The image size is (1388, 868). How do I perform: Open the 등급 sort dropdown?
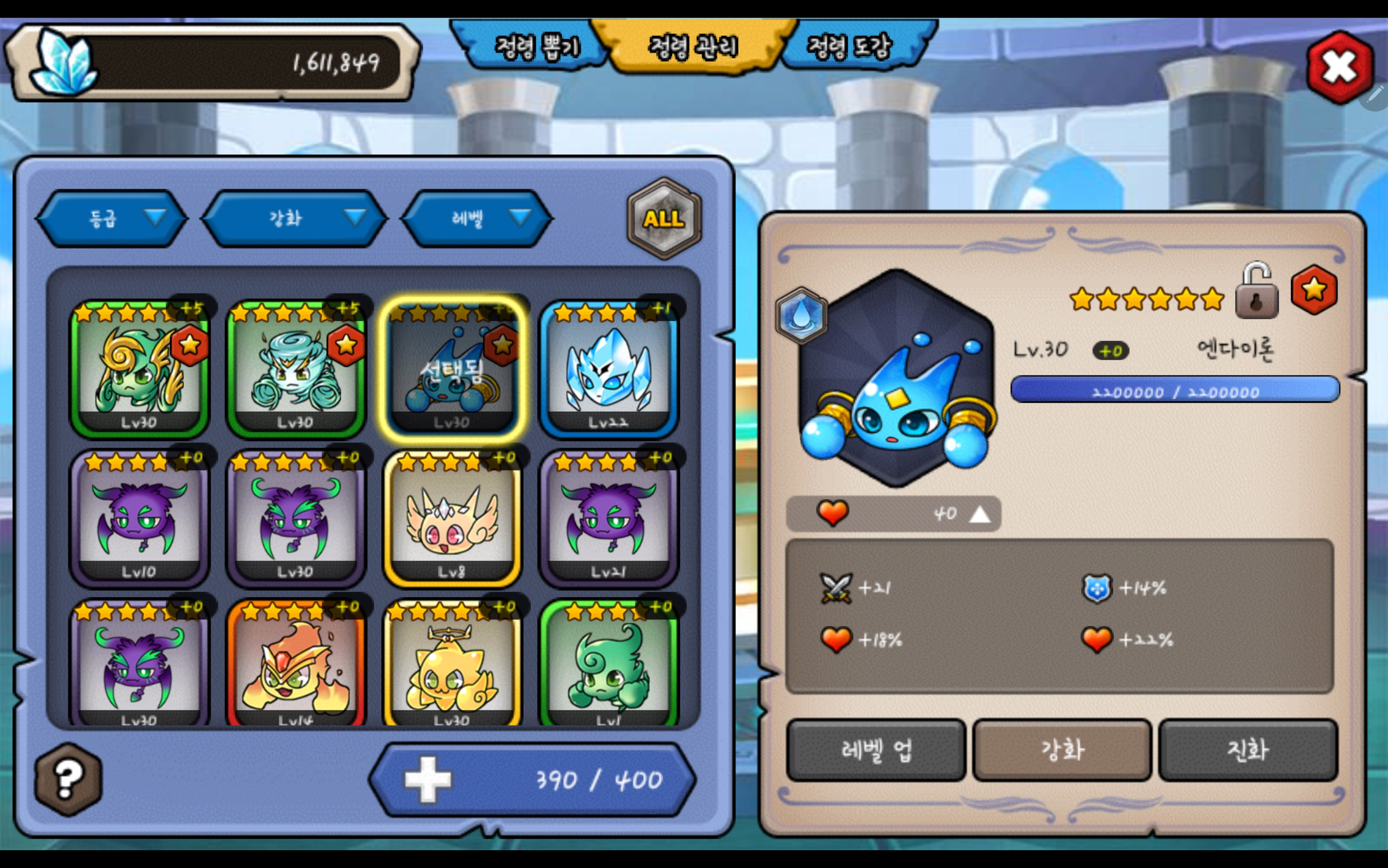tap(112, 218)
